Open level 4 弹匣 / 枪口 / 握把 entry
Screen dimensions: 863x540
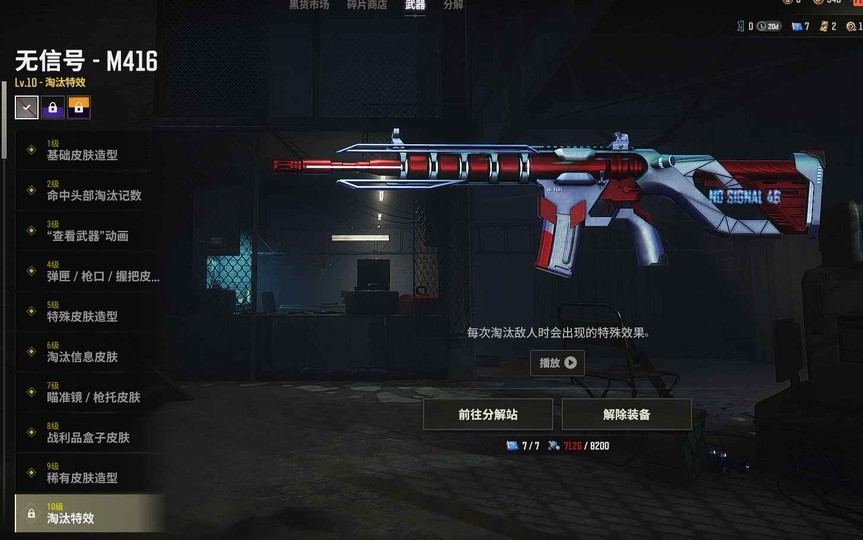[x=102, y=276]
